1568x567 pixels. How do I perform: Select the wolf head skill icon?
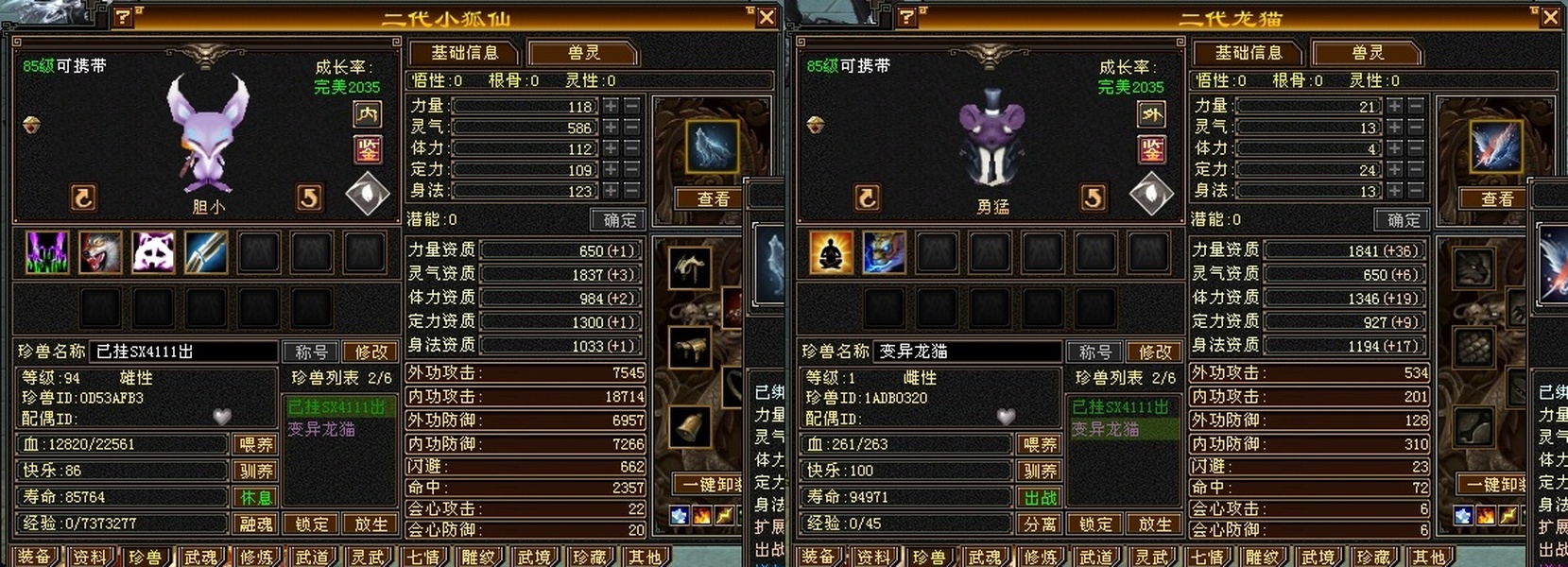point(100,252)
